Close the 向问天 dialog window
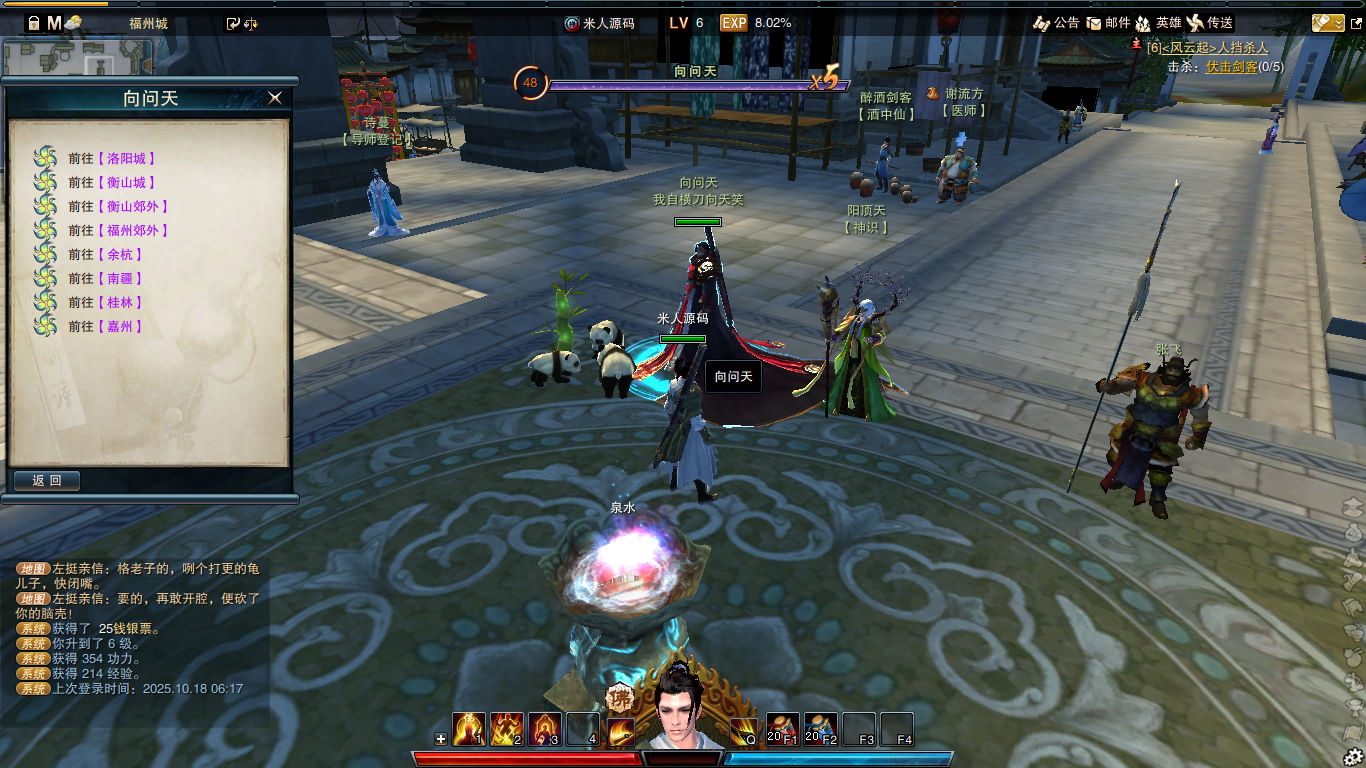The image size is (1366, 768). tap(275, 97)
